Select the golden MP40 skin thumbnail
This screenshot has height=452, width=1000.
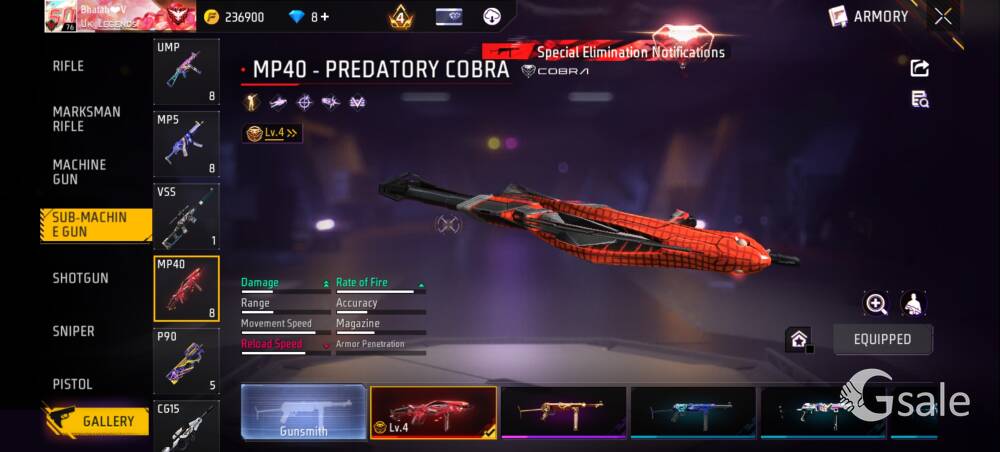[x=563, y=412]
